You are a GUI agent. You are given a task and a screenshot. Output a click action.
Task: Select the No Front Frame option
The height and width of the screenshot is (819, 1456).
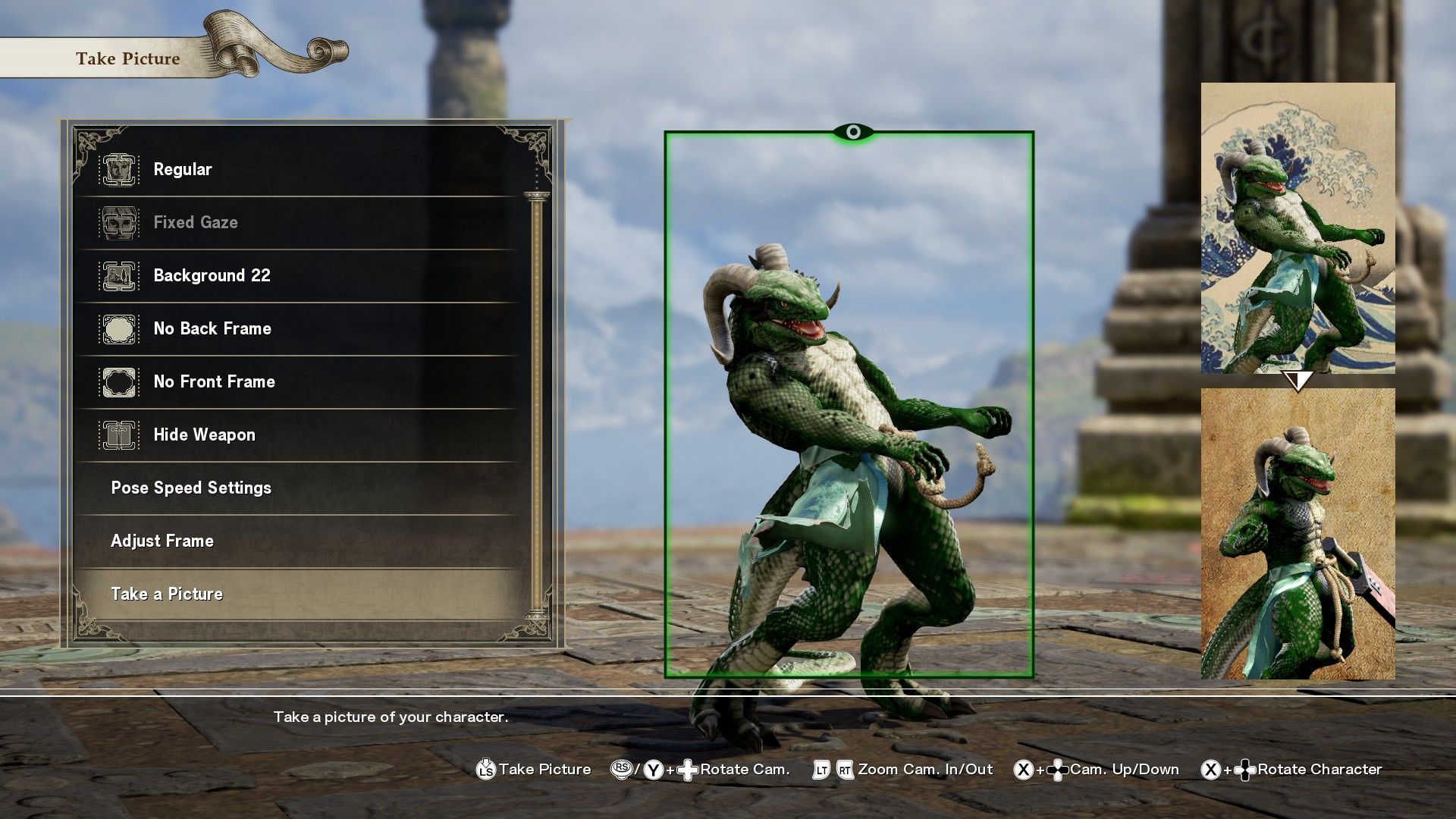pos(214,381)
